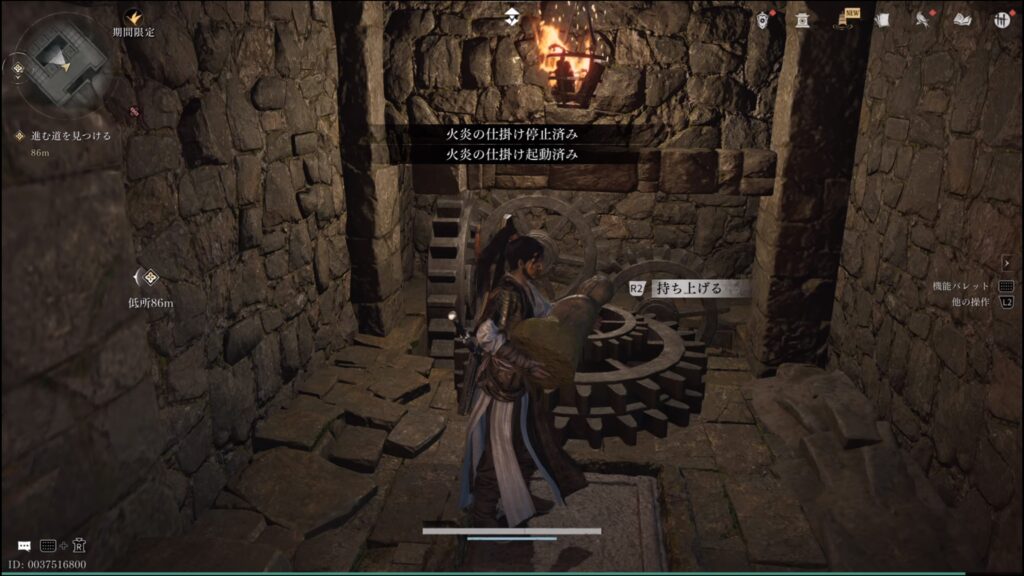Open the limited-time event icon (期間限定)
This screenshot has width=1024, height=576.
133,17
